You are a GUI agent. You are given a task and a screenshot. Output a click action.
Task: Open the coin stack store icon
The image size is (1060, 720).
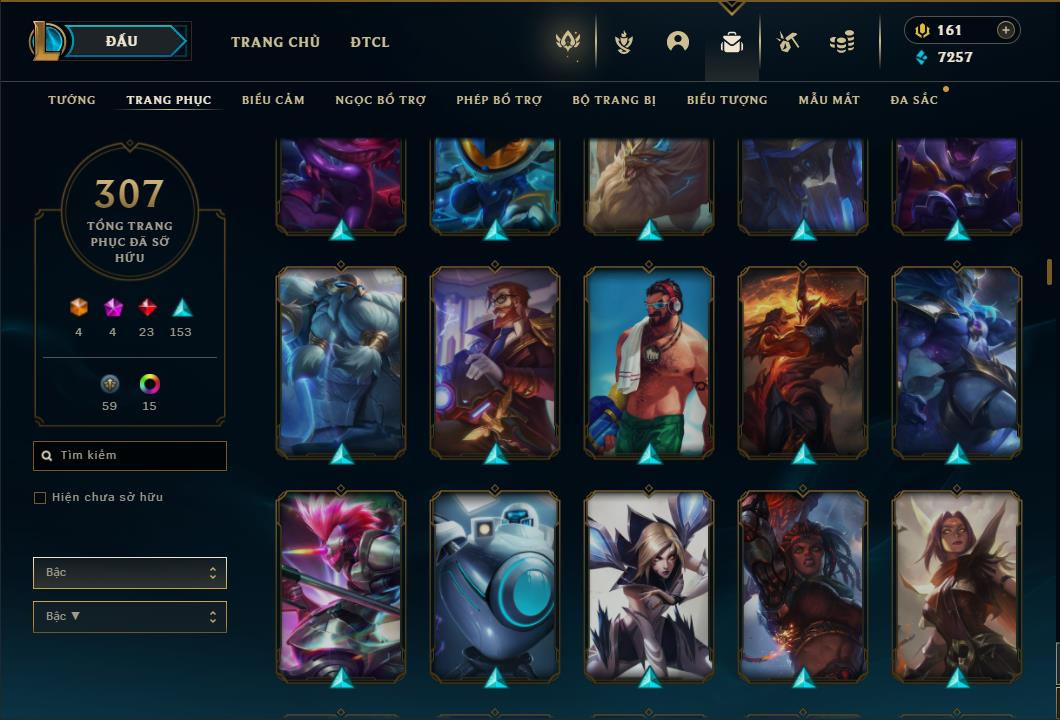[x=842, y=42]
